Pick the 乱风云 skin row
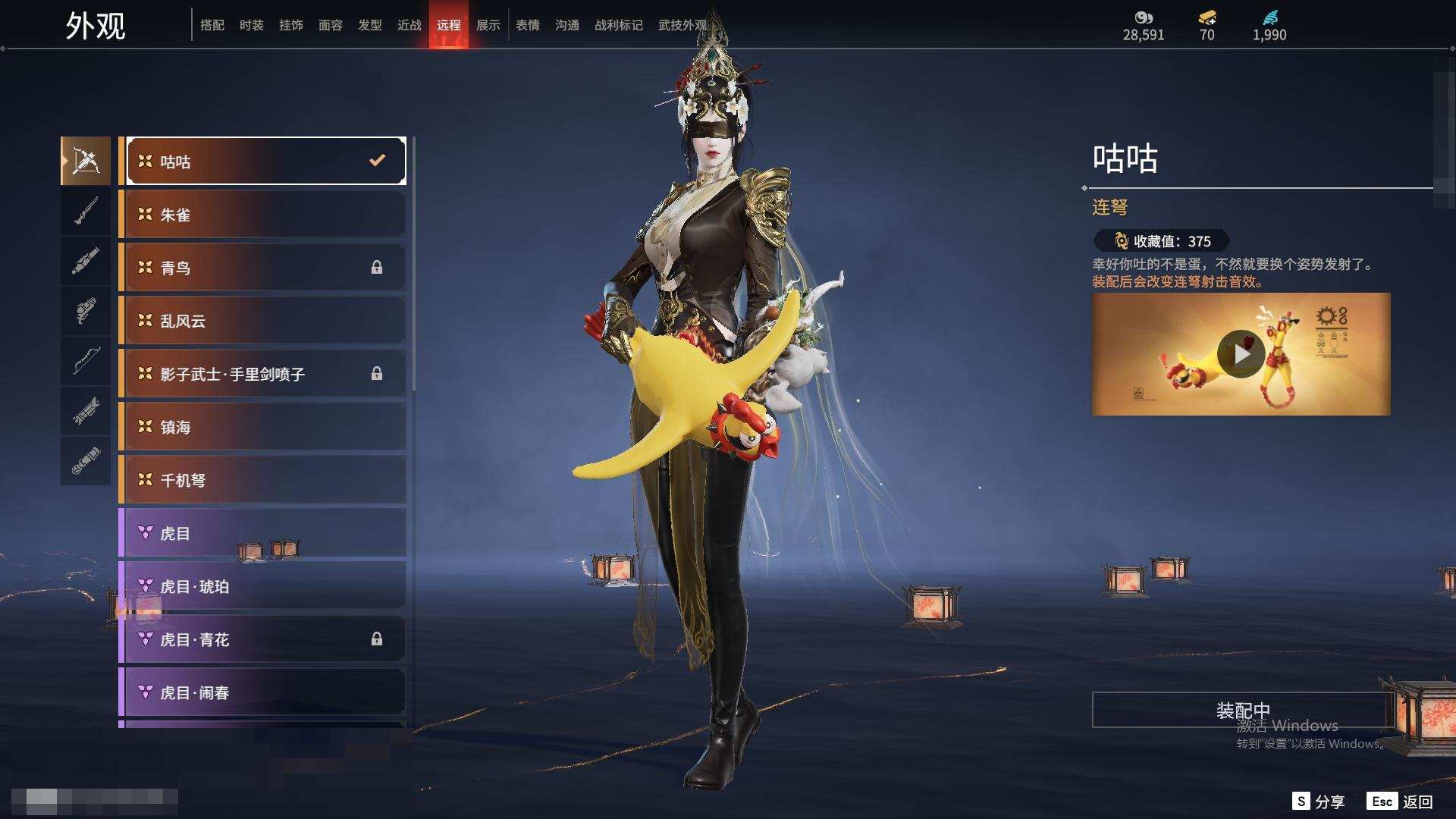 [x=263, y=321]
